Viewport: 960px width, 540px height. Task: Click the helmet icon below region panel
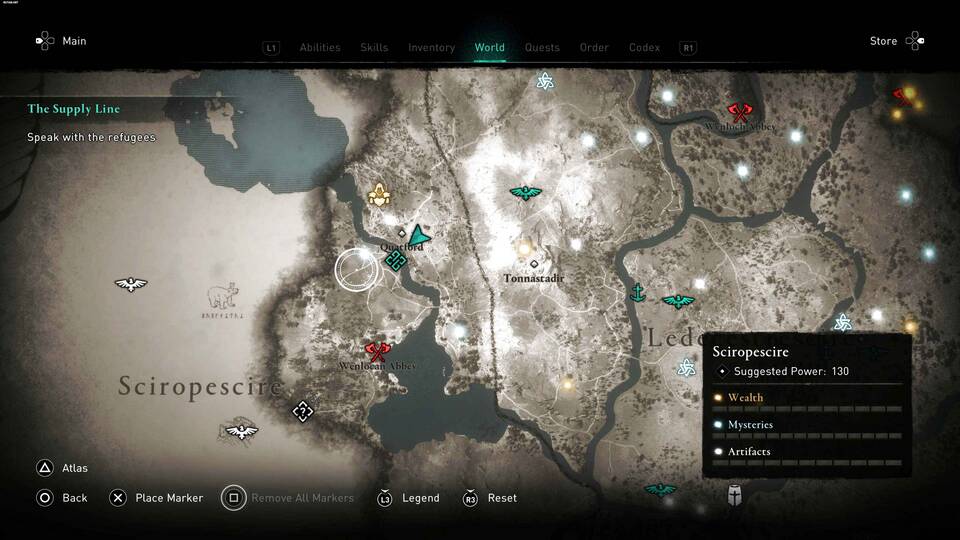(735, 493)
